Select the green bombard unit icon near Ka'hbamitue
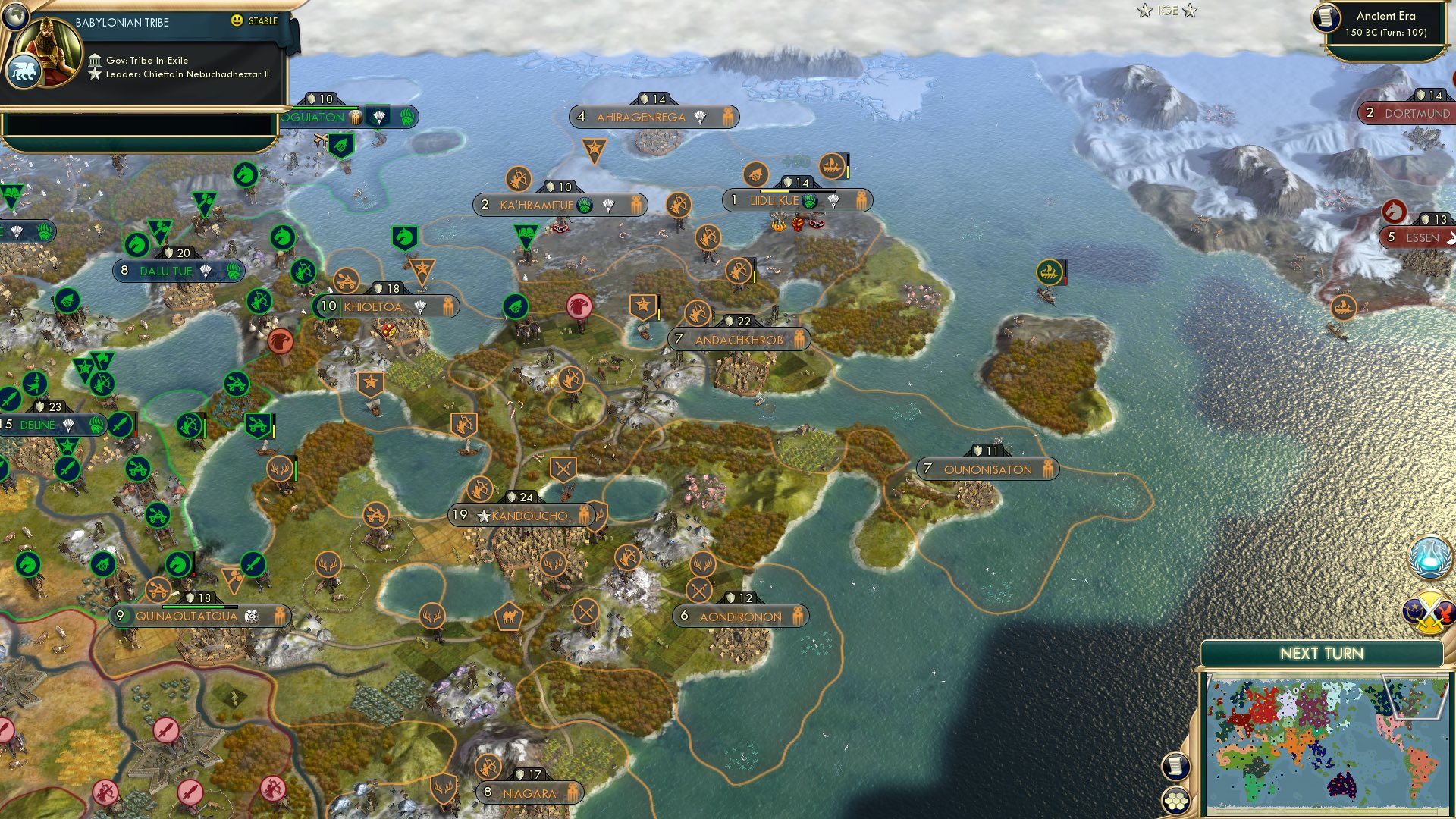 tap(516, 307)
